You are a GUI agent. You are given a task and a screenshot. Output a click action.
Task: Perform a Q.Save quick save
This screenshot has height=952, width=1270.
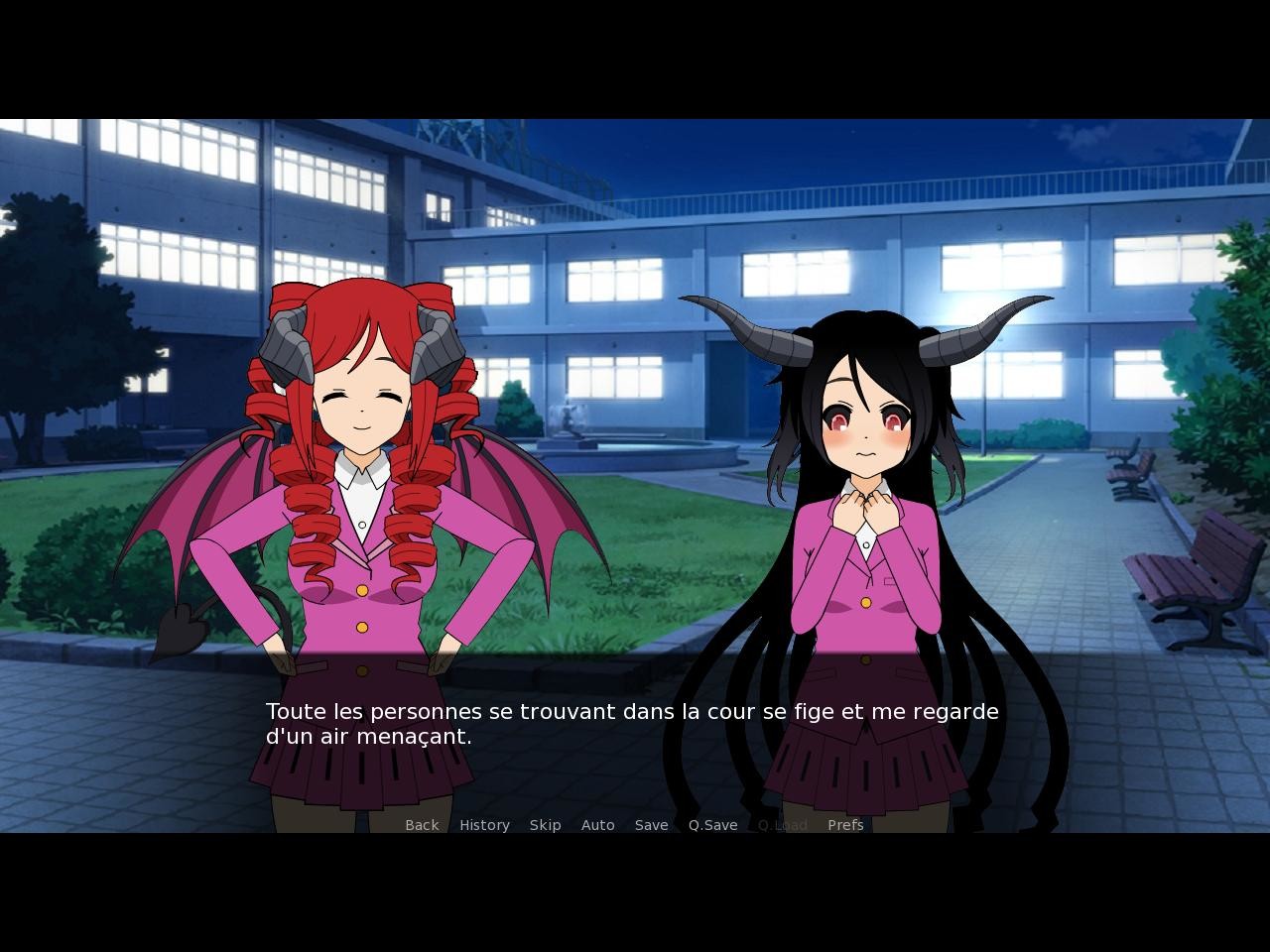pos(712,824)
